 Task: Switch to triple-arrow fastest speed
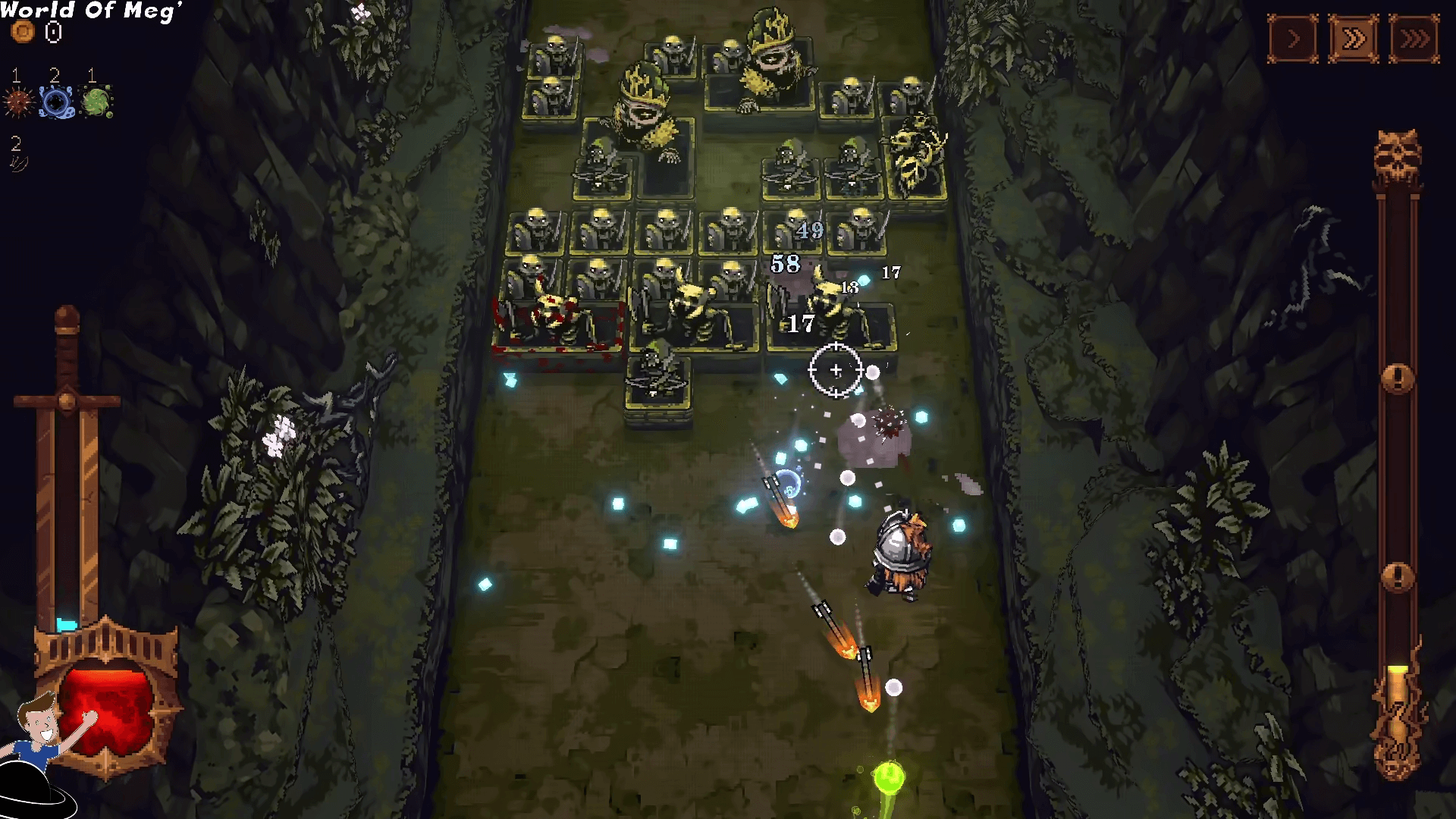(1414, 39)
